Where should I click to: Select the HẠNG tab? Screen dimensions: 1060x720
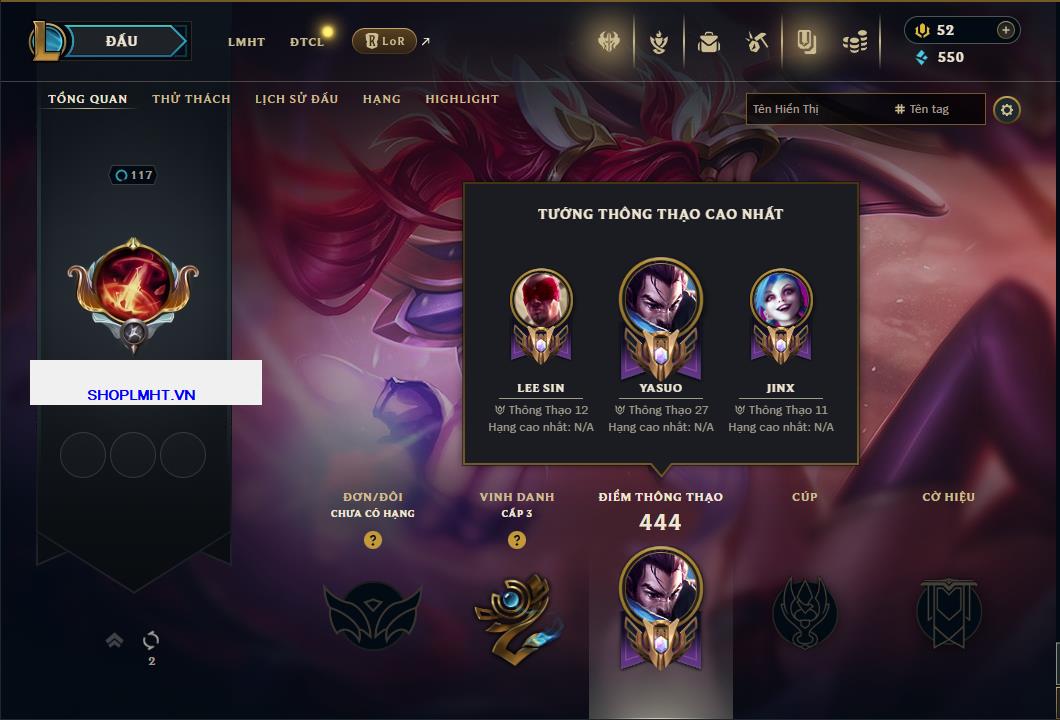click(381, 99)
